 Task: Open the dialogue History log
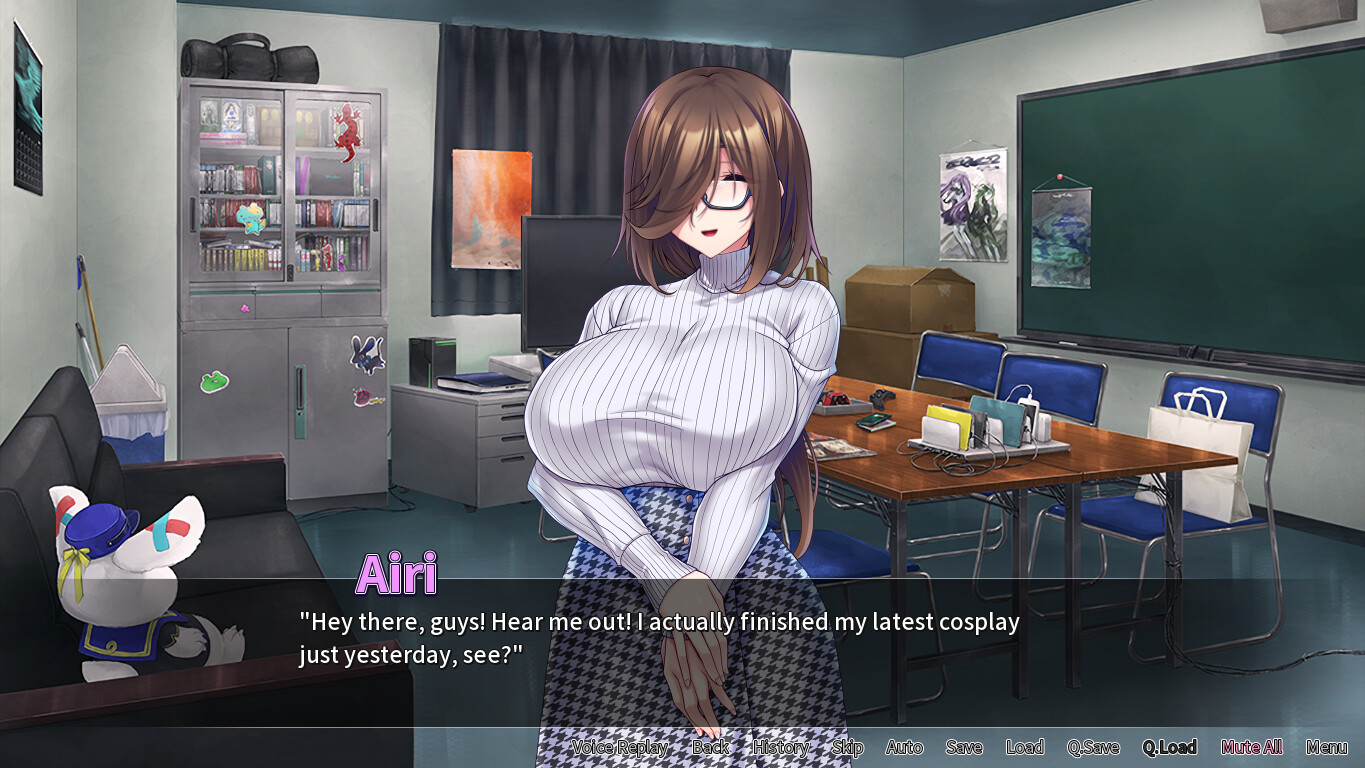781,747
